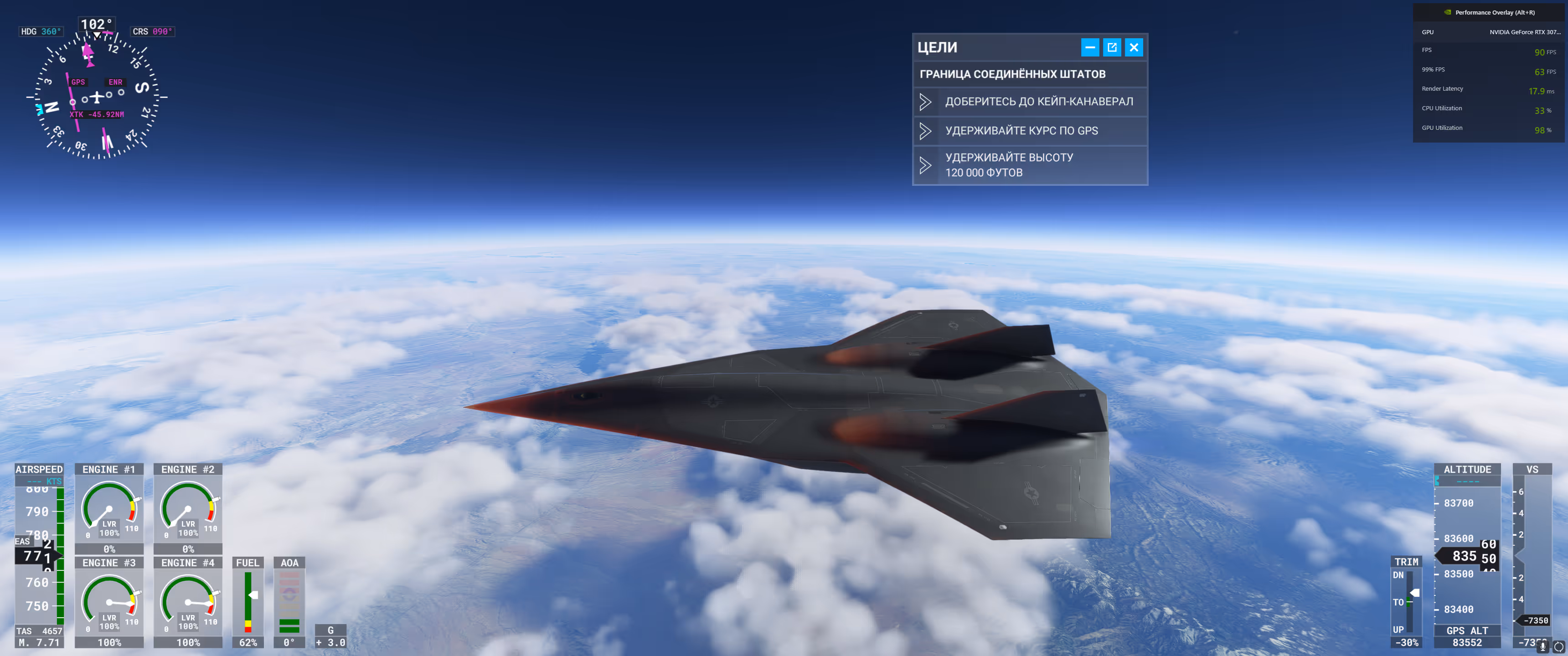Click the microphone icon in the corner
This screenshot has height=656, width=1568.
(x=1542, y=646)
